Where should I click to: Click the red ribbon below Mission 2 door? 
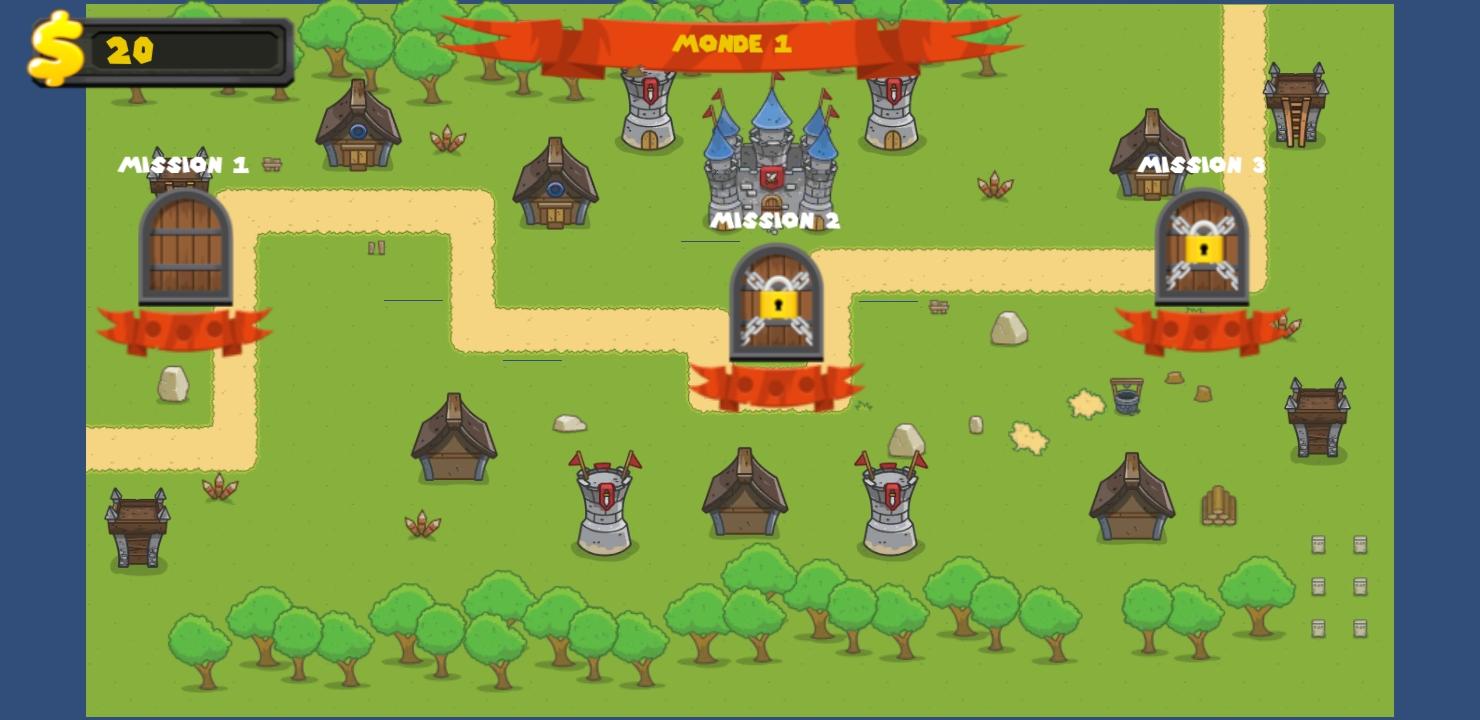pos(778,385)
